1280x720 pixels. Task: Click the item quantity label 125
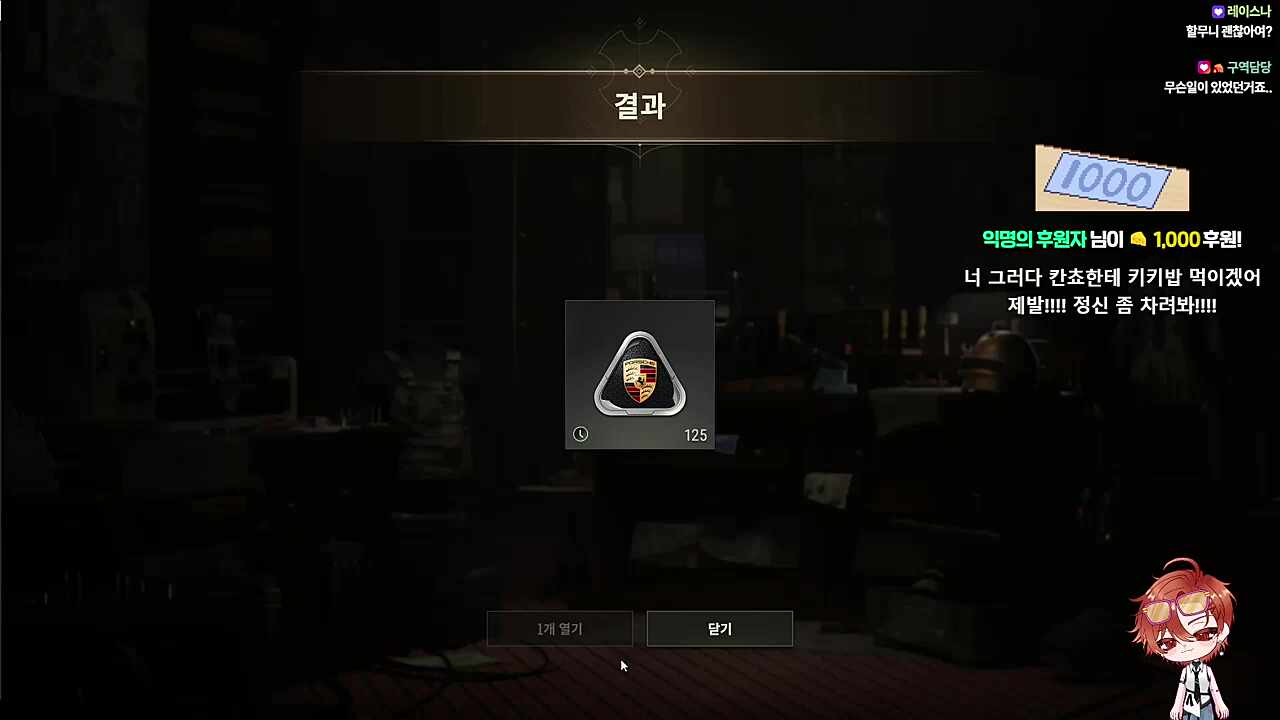point(696,435)
